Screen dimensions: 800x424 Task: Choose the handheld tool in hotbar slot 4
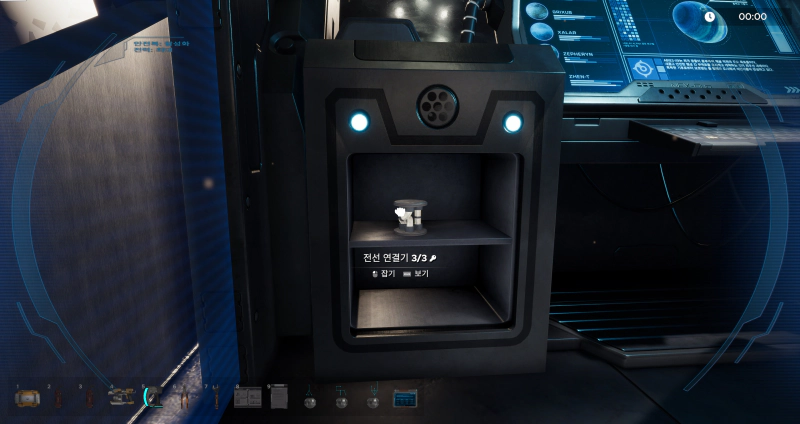tap(122, 398)
